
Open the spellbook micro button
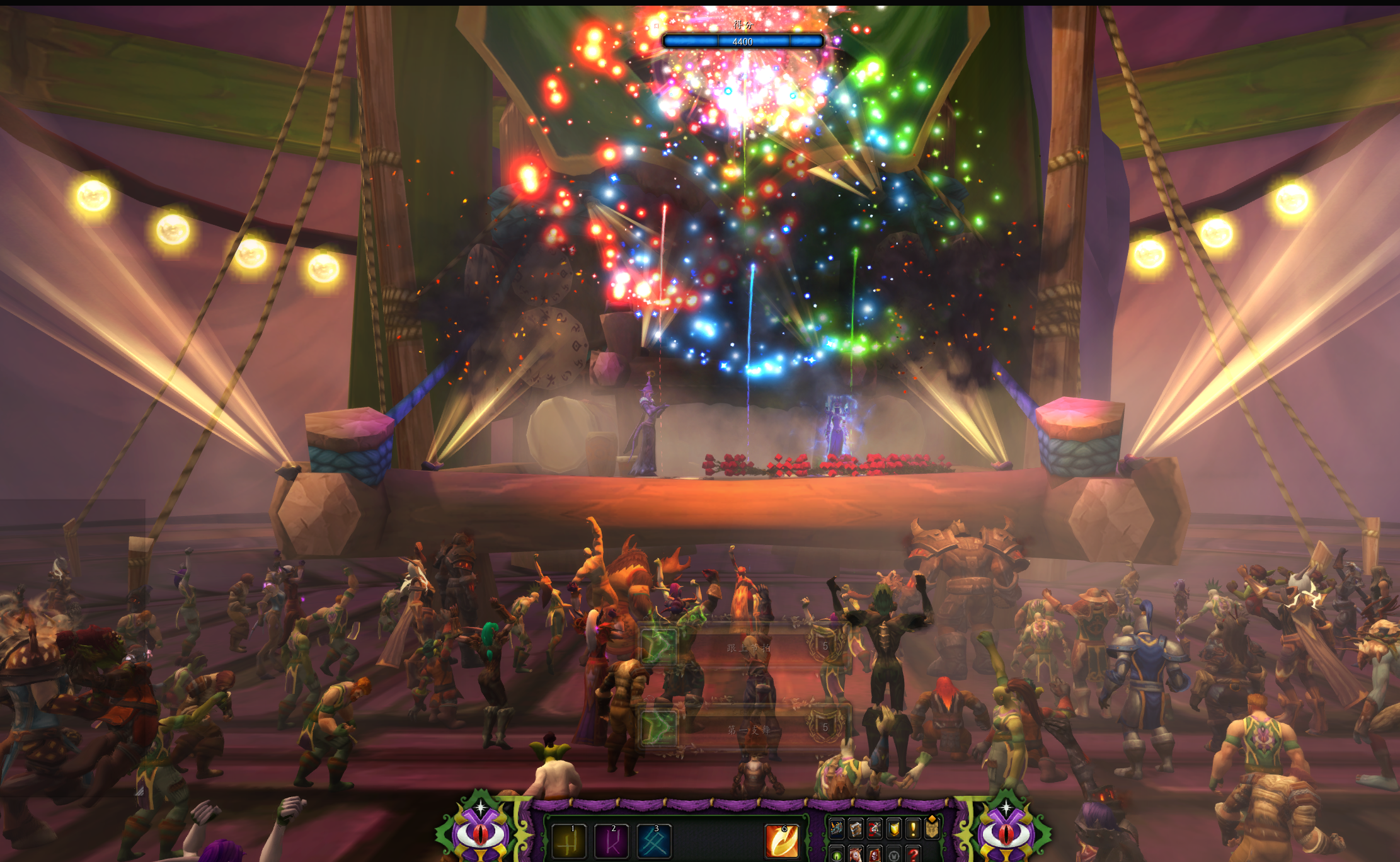click(856, 829)
